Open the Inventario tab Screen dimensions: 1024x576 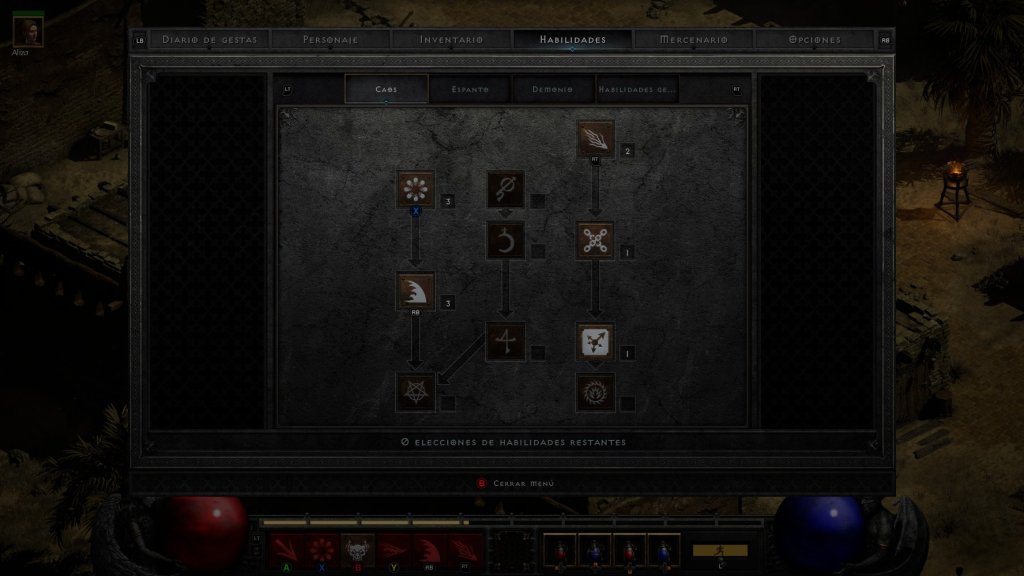(x=451, y=40)
